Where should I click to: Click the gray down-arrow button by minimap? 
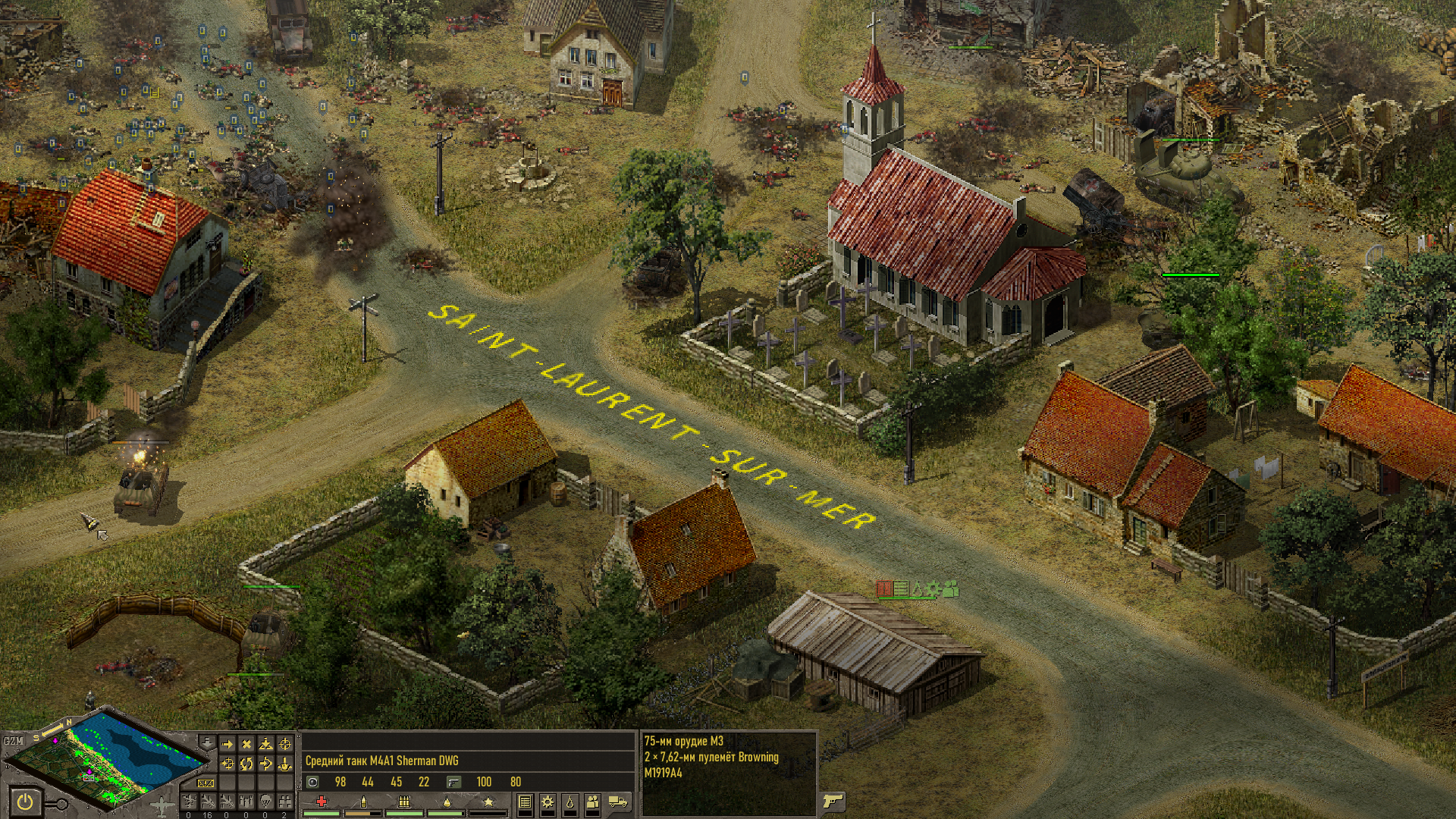[207, 742]
